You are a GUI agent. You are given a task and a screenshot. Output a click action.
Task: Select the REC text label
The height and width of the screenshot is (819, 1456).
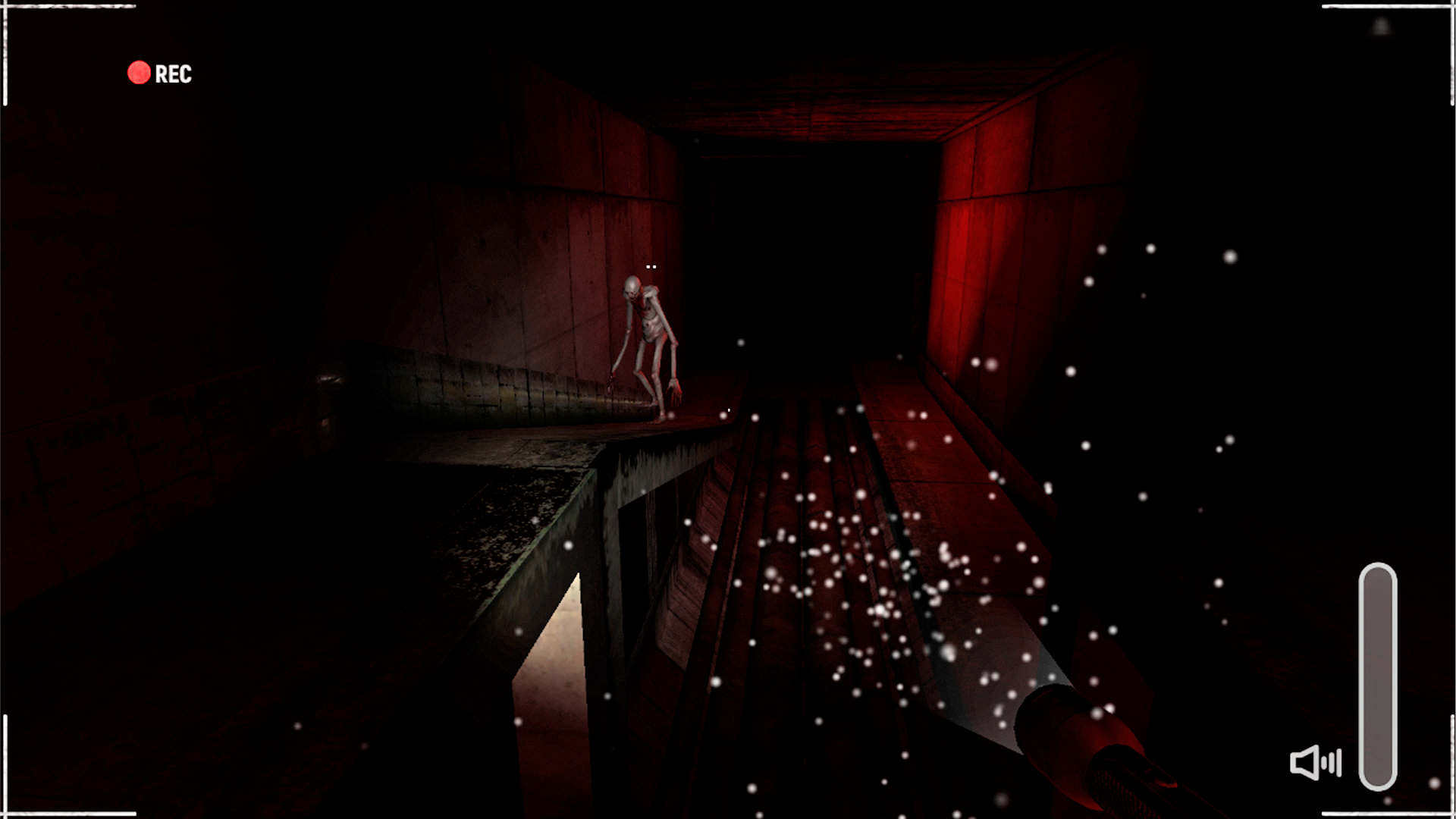[x=172, y=74]
